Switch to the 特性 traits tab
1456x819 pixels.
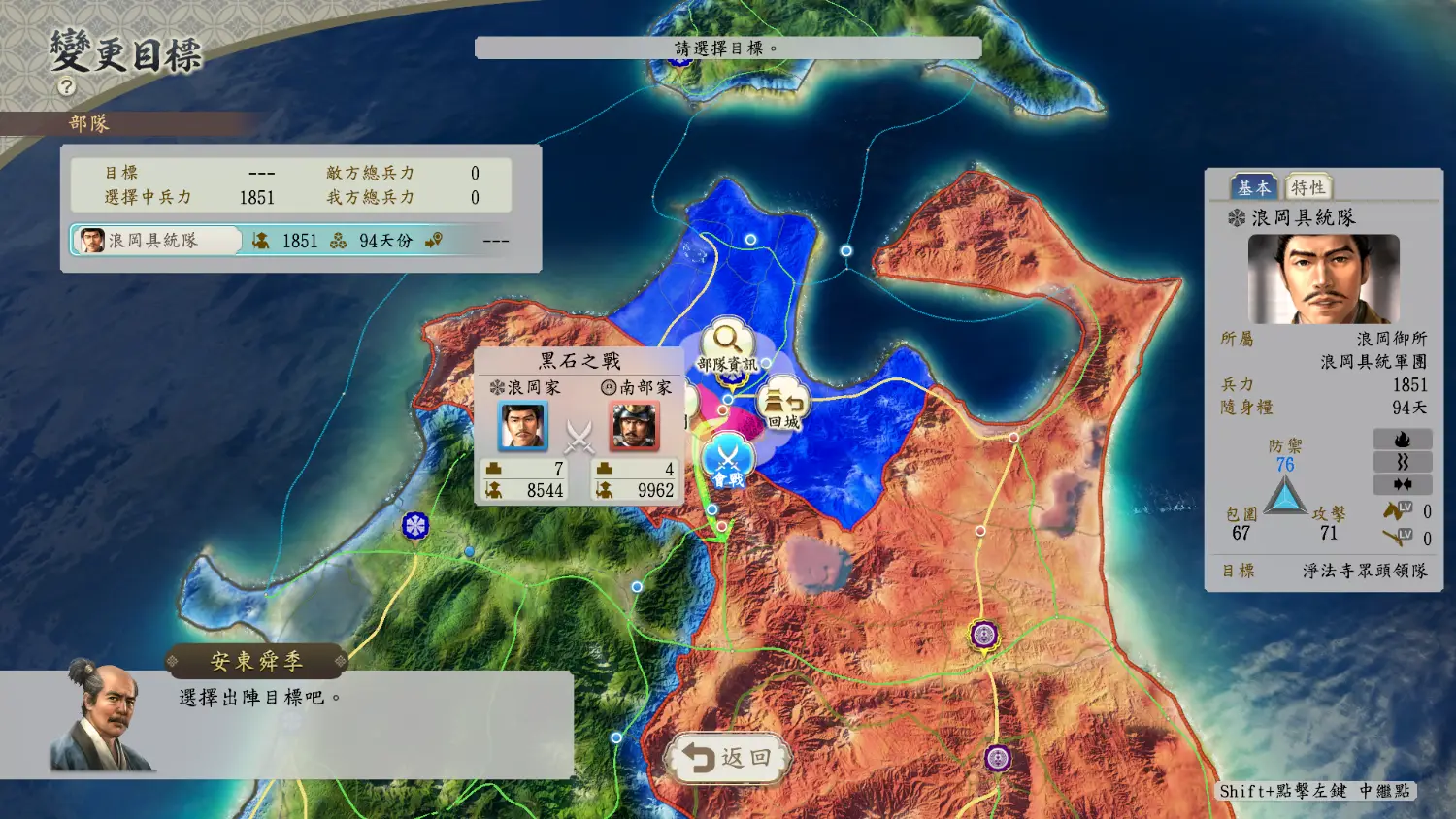(1307, 187)
